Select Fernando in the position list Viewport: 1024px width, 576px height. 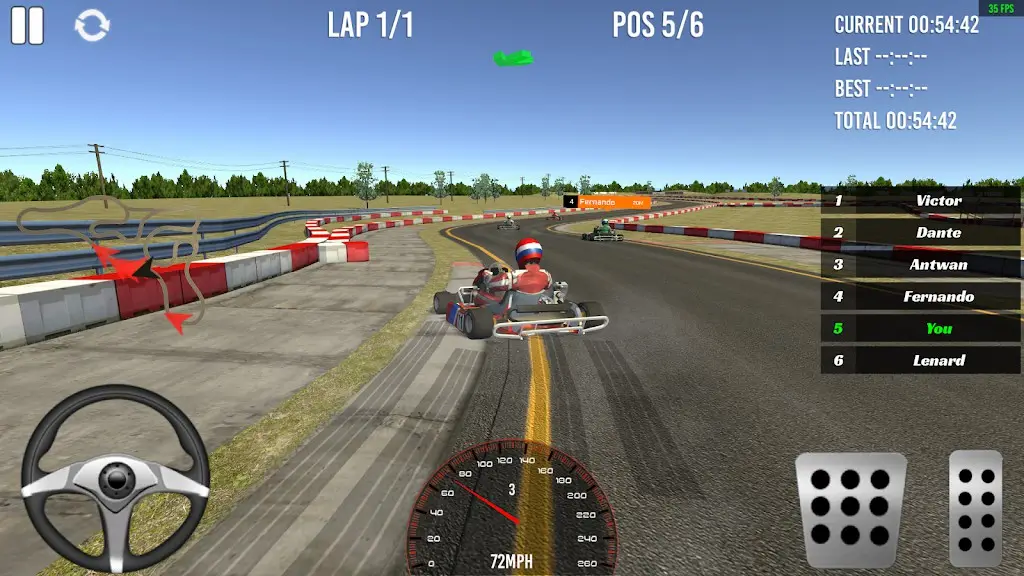(920, 296)
